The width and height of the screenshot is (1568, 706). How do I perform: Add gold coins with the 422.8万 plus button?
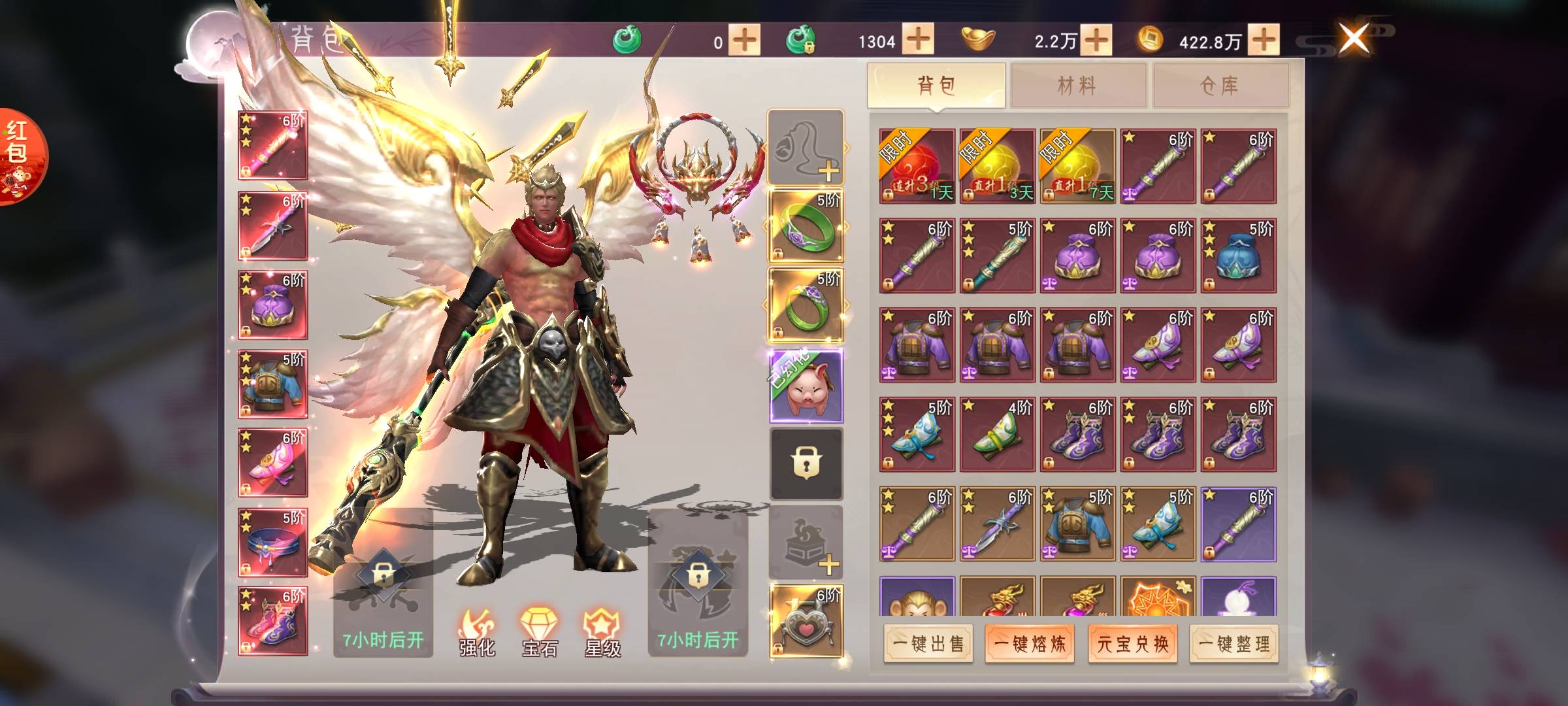click(x=1264, y=40)
